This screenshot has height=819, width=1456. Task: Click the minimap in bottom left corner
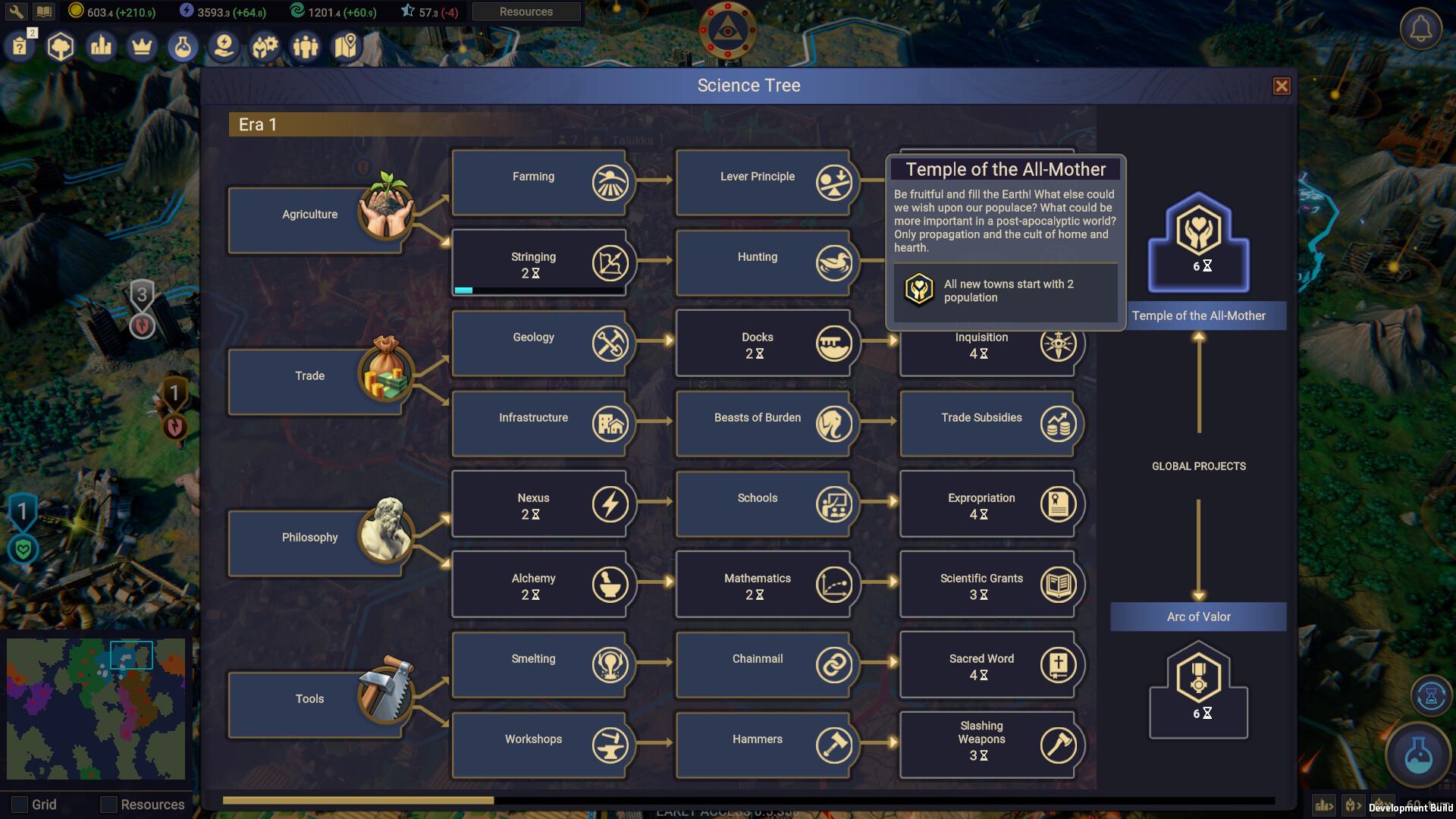[96, 709]
